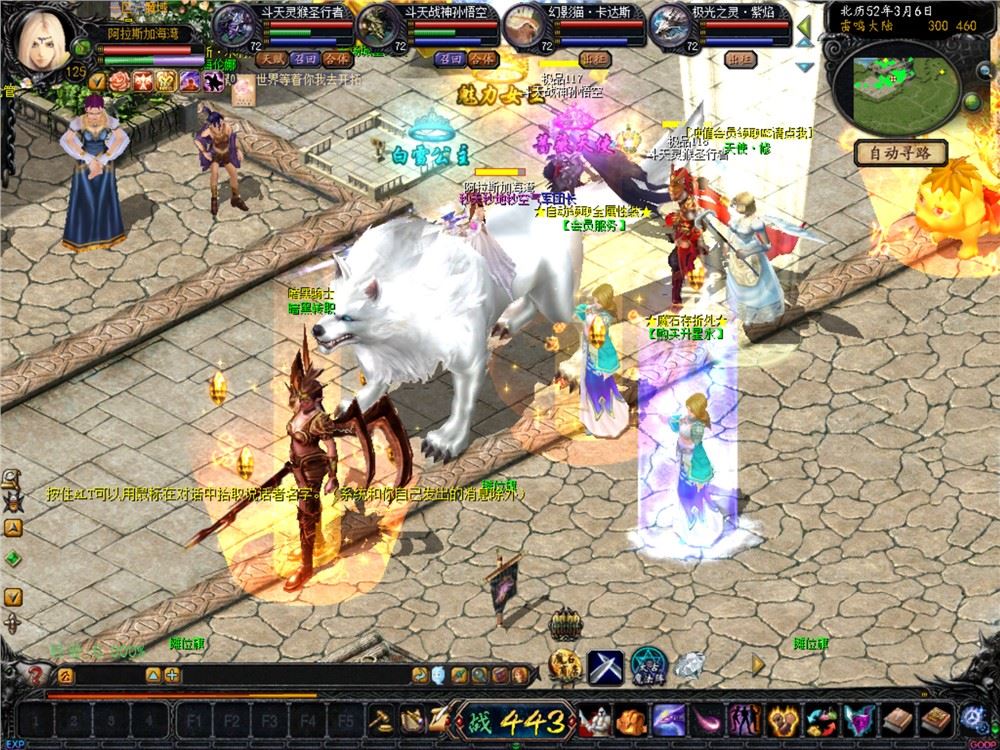The height and width of the screenshot is (750, 1000).
Task: Send out the pet 极光之灵·紫焰 with 出征
Action: point(740,59)
